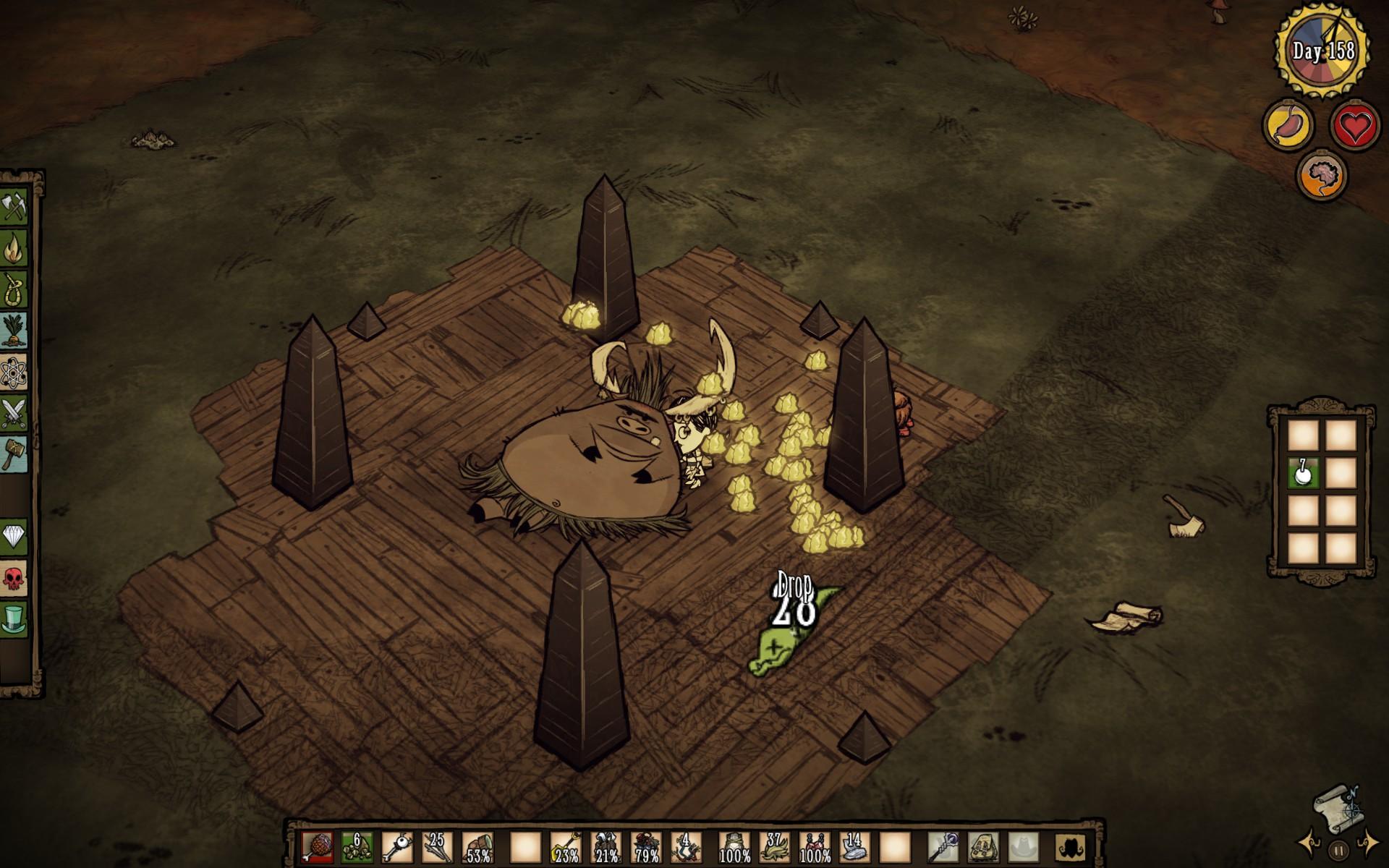Click the backpack equipment slot
Screen dimensions: 1389x868
[981, 846]
